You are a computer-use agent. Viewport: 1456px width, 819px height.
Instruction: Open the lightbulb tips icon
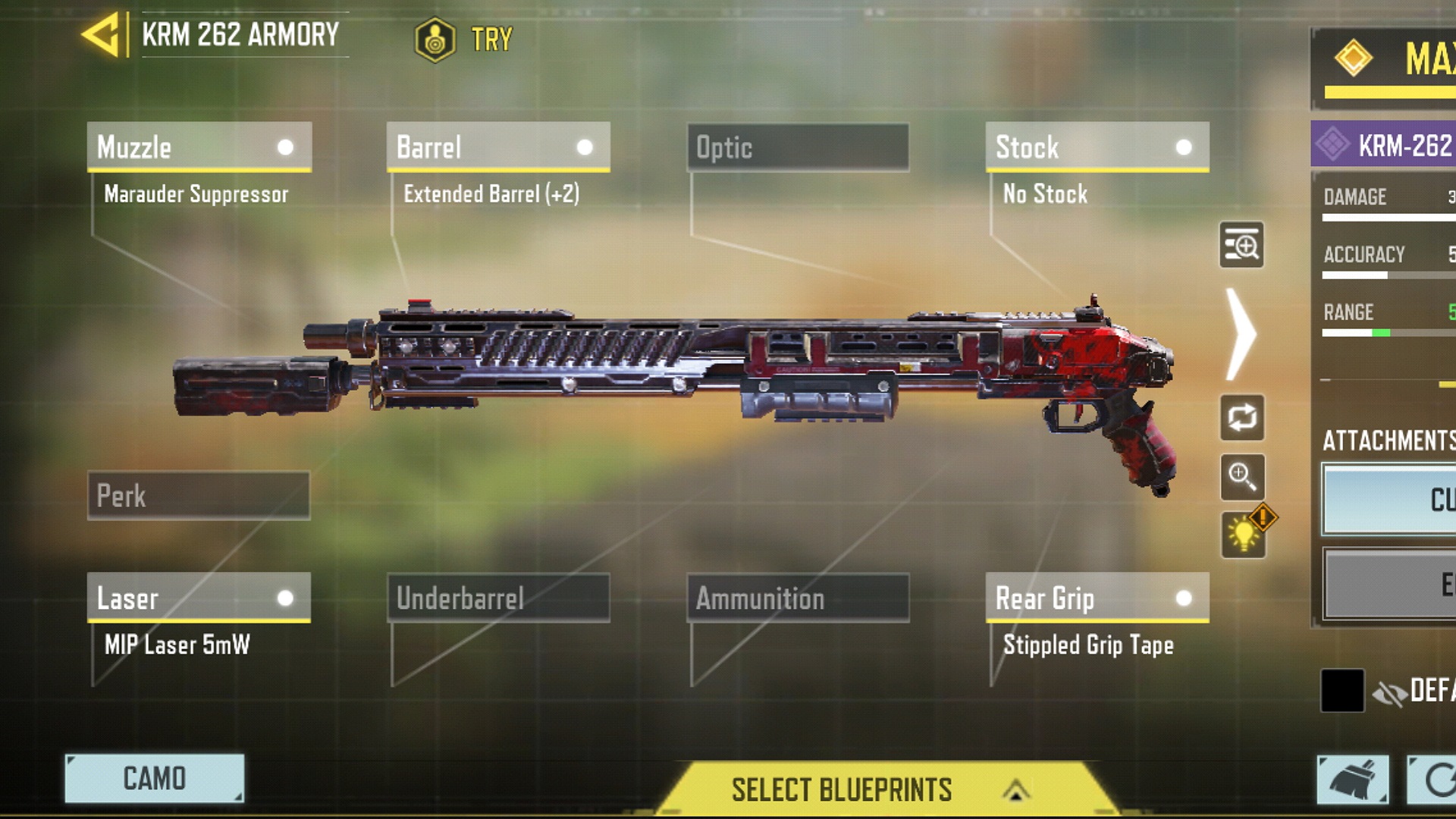tap(1244, 534)
